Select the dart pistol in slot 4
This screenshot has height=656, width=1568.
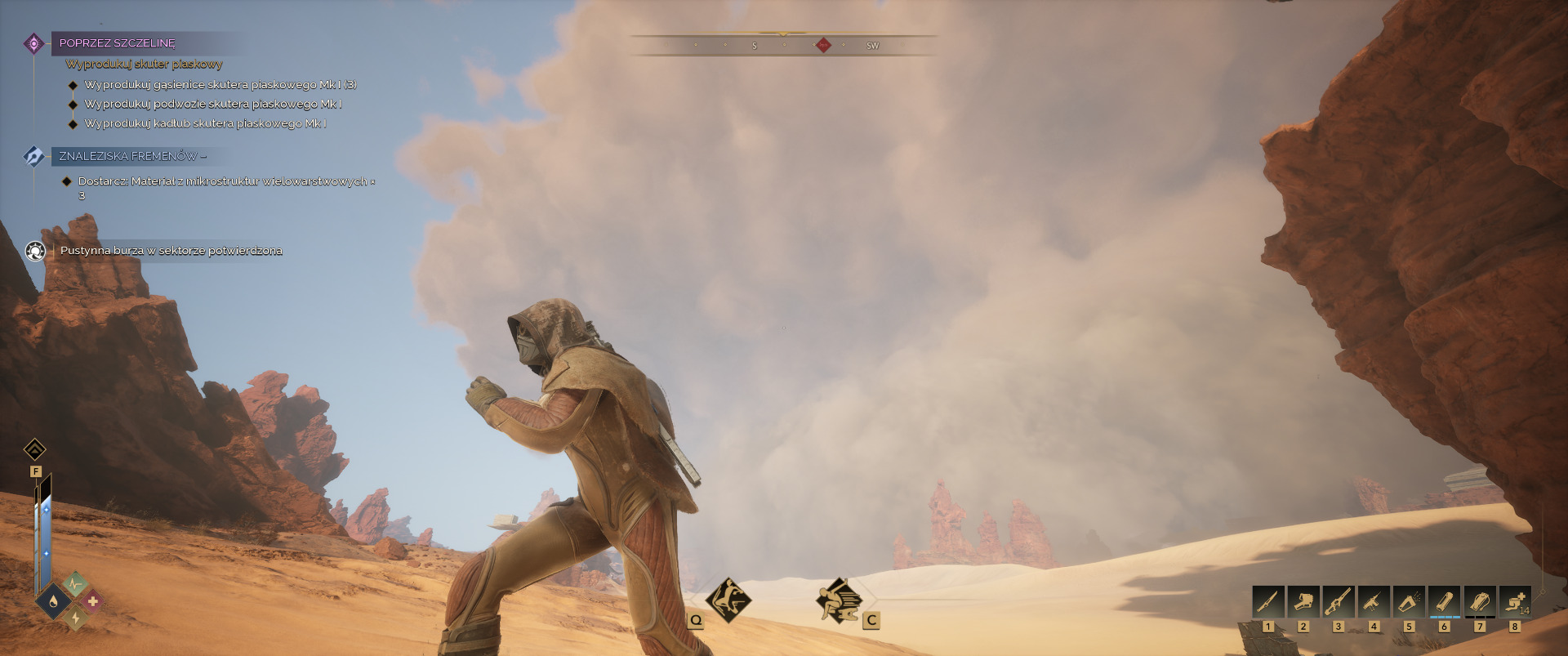[x=1374, y=602]
